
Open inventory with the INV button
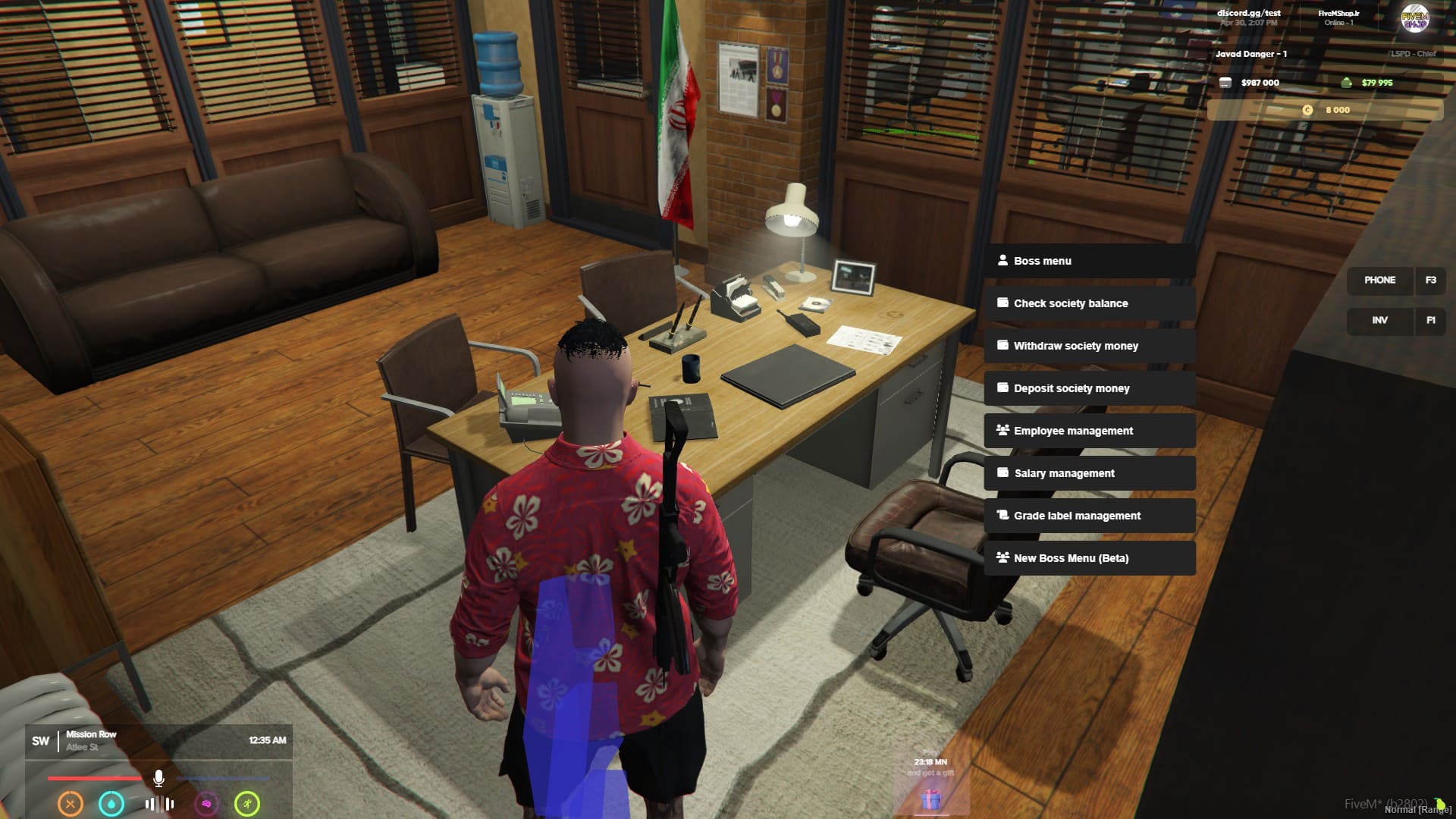pos(1379,321)
